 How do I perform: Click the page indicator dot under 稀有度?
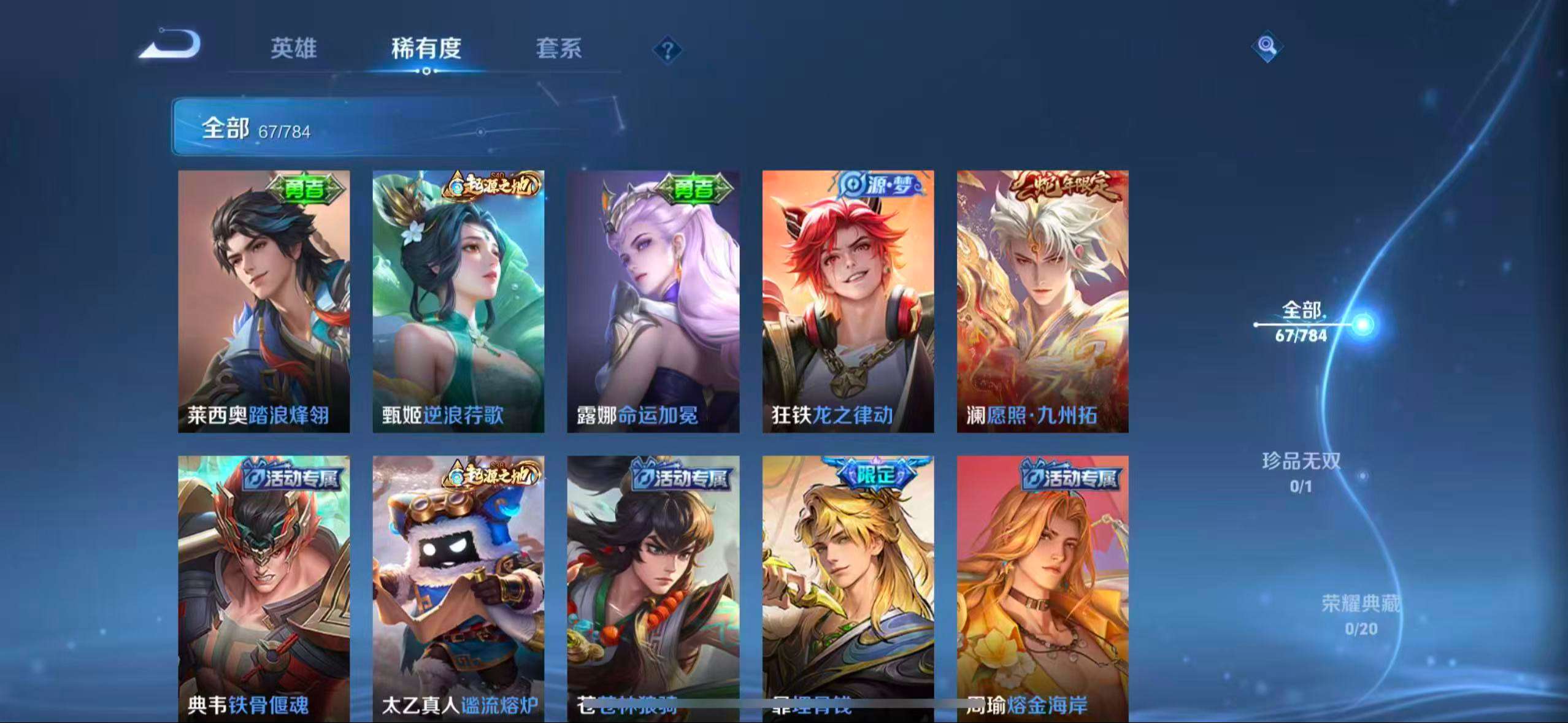click(x=428, y=70)
